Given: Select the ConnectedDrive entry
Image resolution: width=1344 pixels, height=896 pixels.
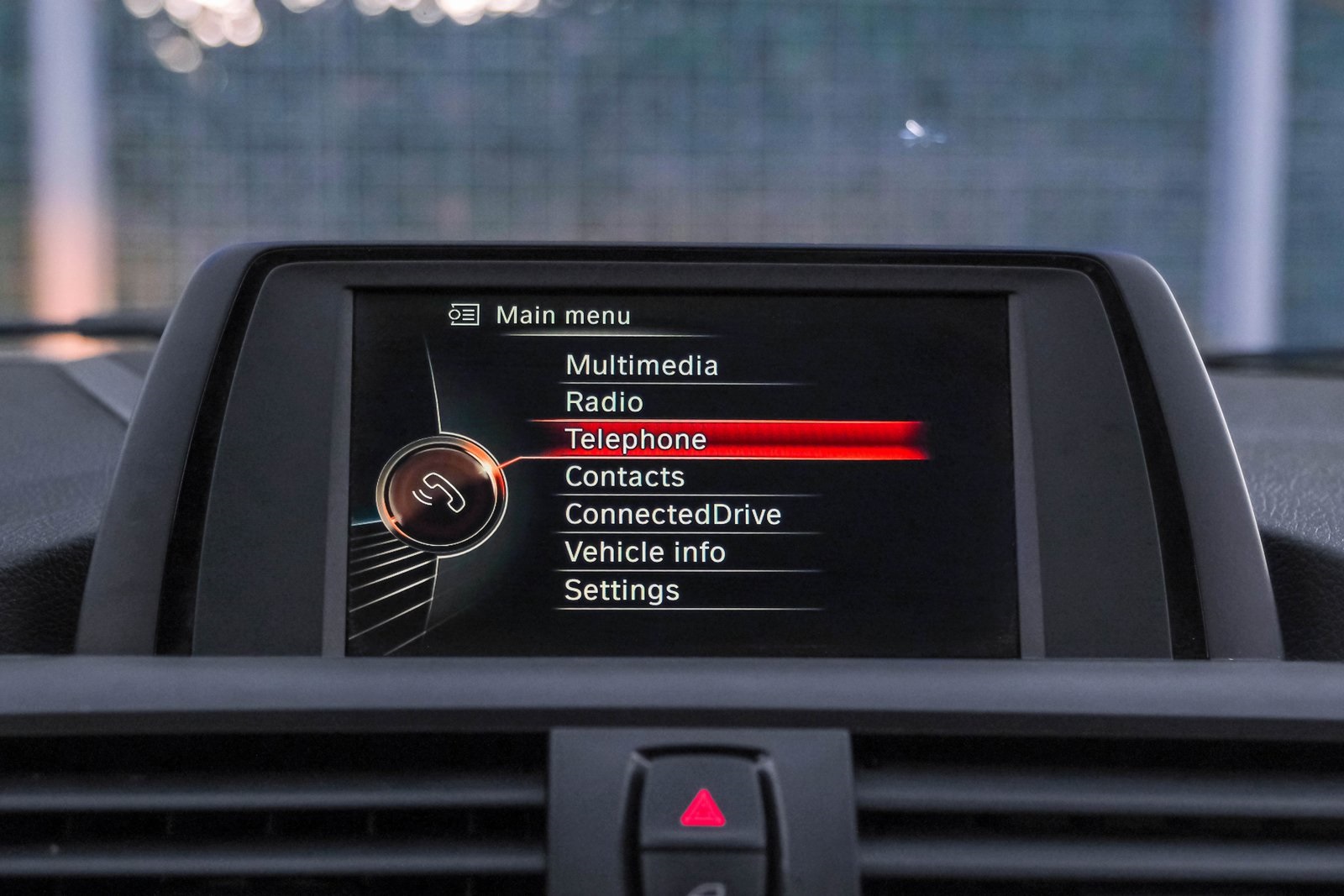Looking at the screenshot, I should pos(673,514).
